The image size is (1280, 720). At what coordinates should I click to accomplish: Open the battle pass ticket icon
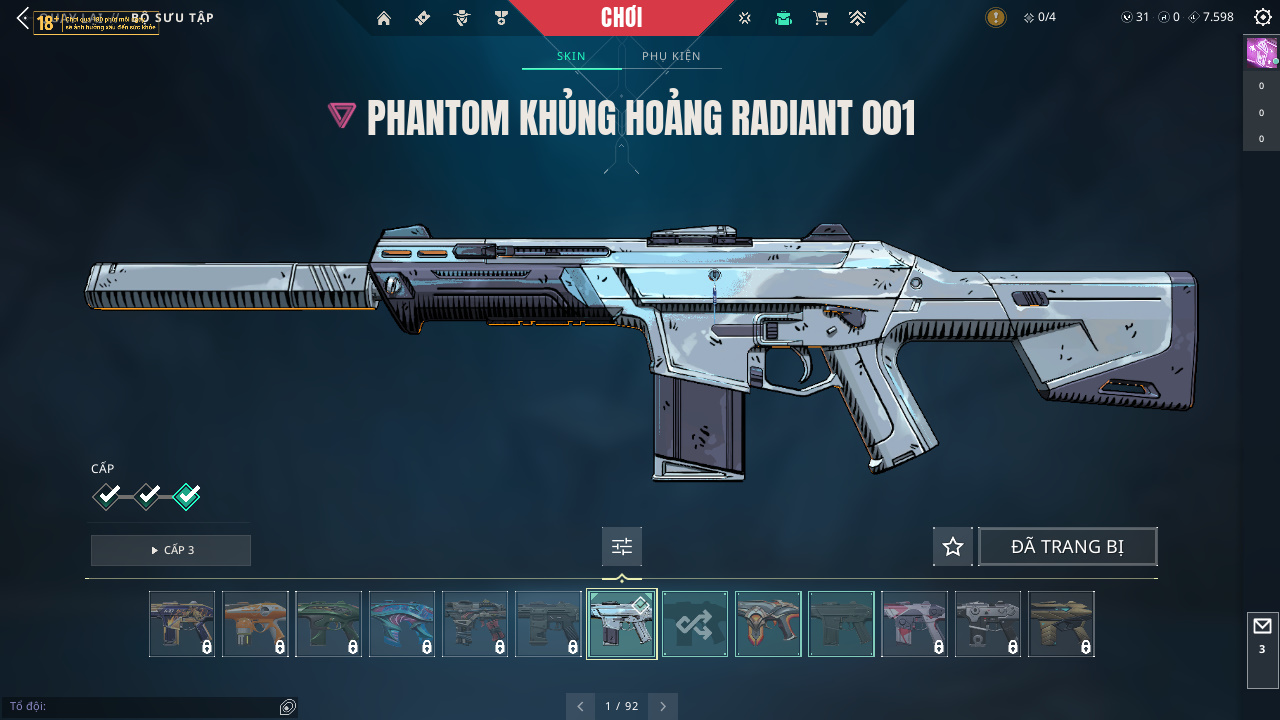point(422,18)
